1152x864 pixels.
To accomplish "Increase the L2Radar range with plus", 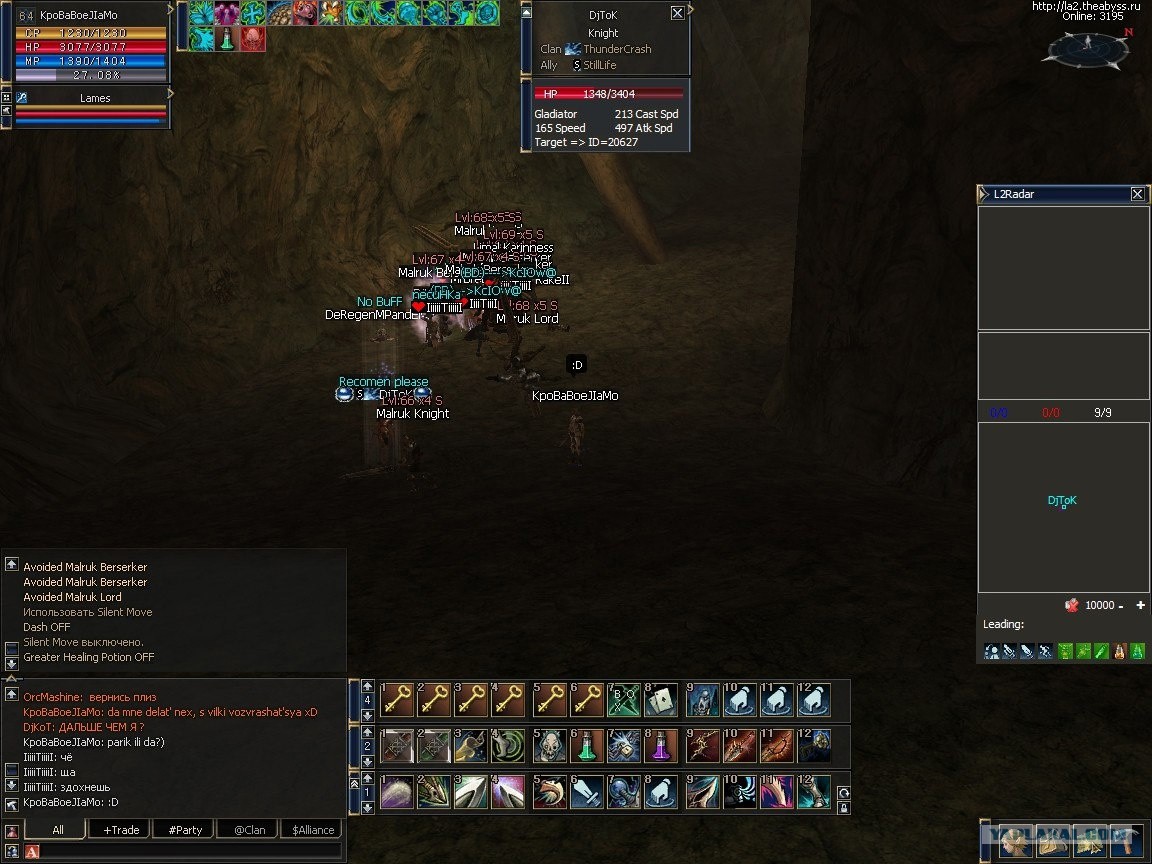I will click(1140, 606).
